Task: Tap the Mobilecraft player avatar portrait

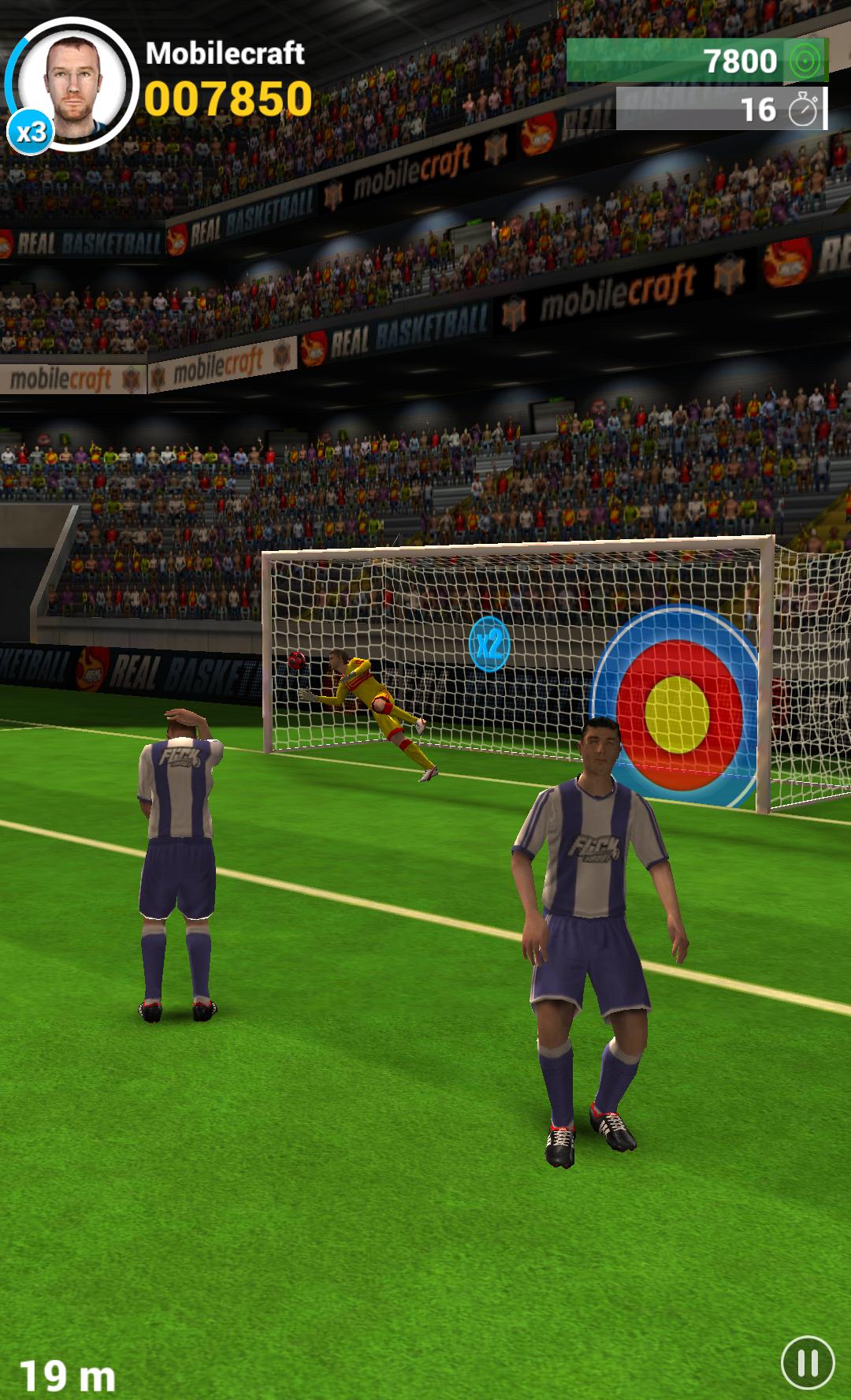Action: pyautogui.click(x=75, y=82)
